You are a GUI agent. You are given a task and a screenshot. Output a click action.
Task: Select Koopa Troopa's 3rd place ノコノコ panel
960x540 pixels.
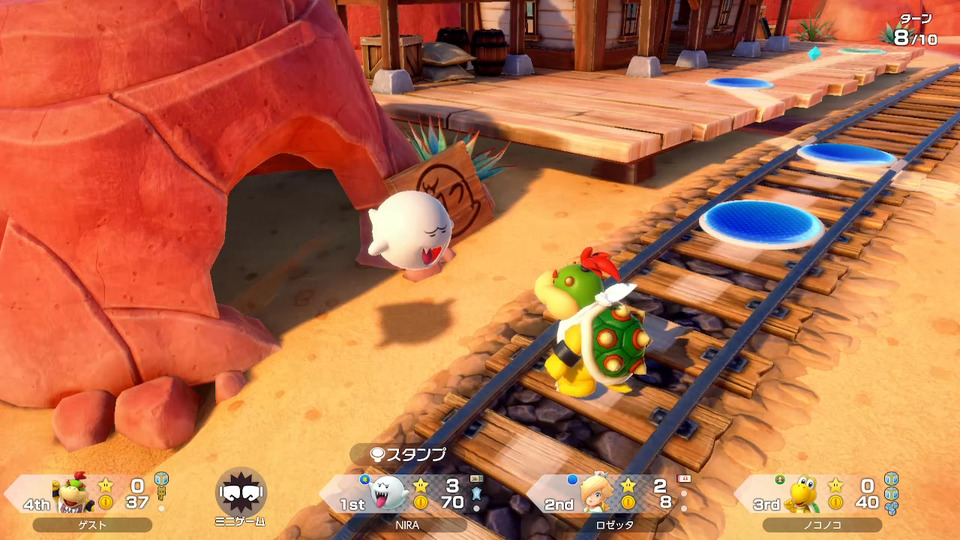pyautogui.click(x=820, y=494)
